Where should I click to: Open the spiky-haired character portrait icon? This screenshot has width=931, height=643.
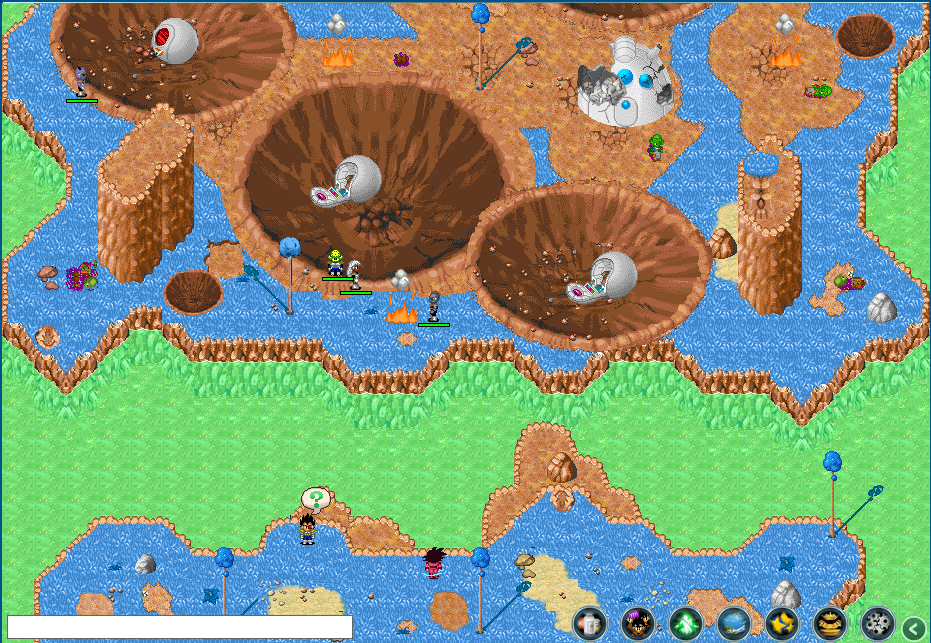638,624
